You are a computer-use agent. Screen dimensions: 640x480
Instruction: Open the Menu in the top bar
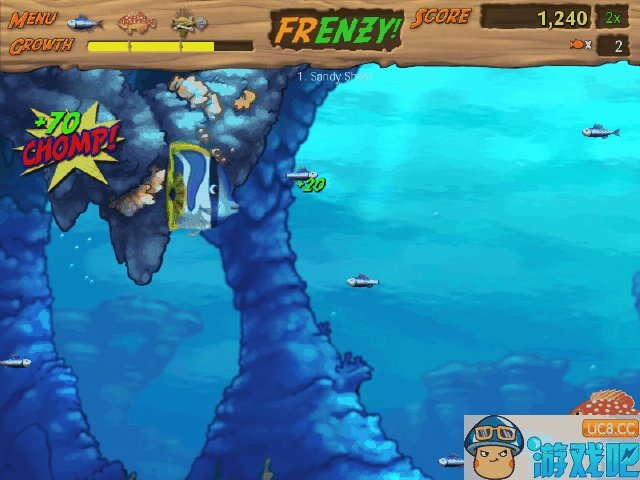pos(32,19)
